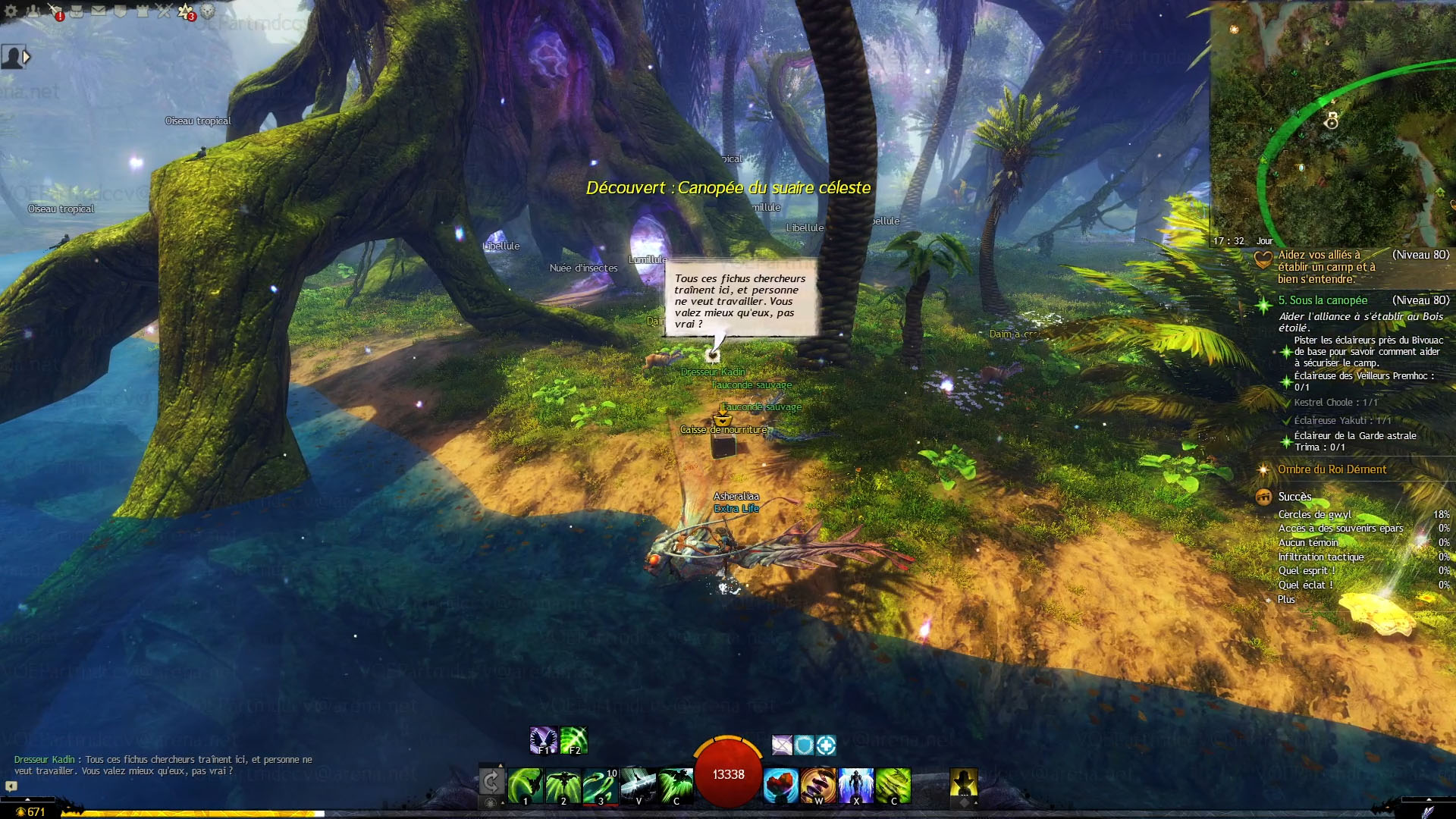
Task: Open the hero panel with alert badge
Action: coord(55,11)
